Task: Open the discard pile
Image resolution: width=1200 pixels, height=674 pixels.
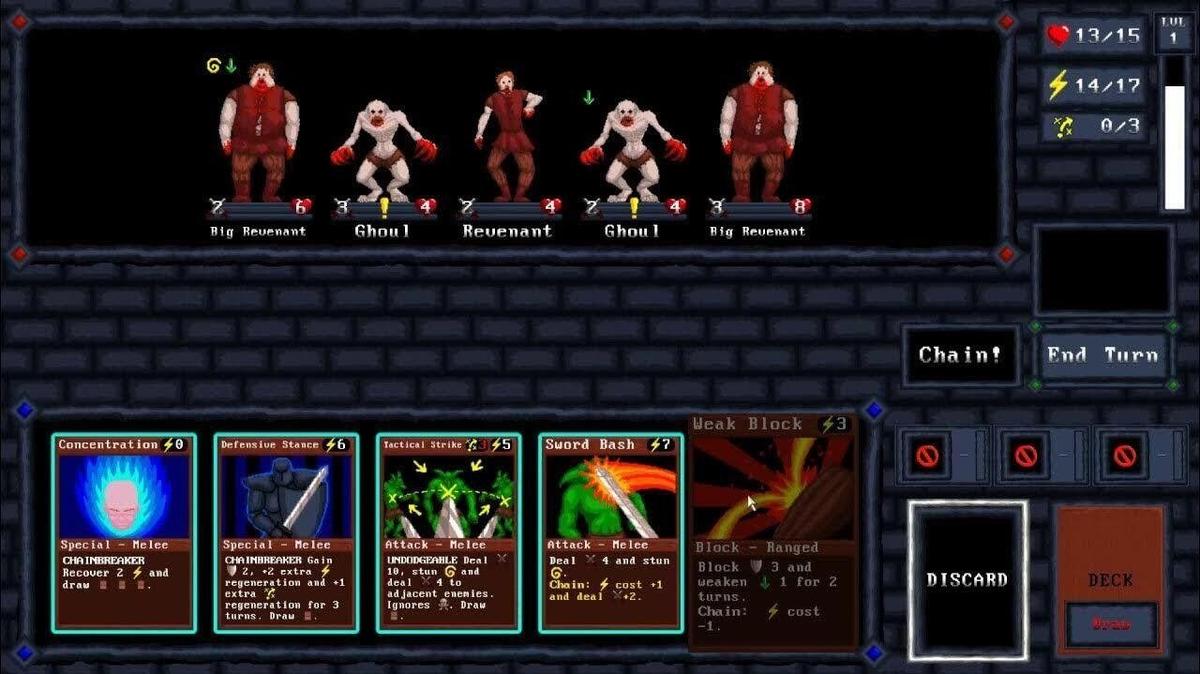Action: click(967, 580)
